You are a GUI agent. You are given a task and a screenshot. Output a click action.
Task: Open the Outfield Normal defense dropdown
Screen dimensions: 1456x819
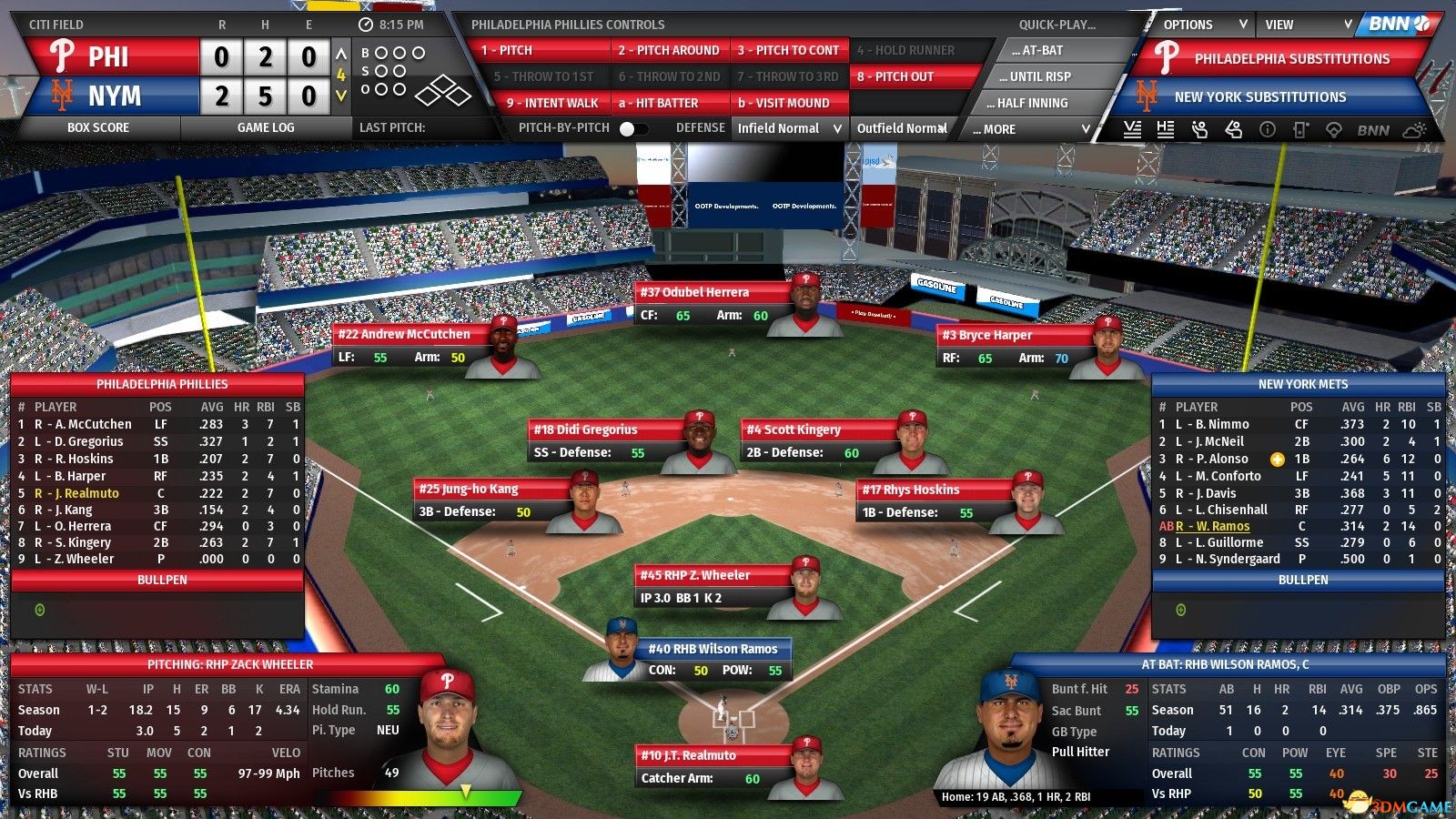click(x=902, y=129)
